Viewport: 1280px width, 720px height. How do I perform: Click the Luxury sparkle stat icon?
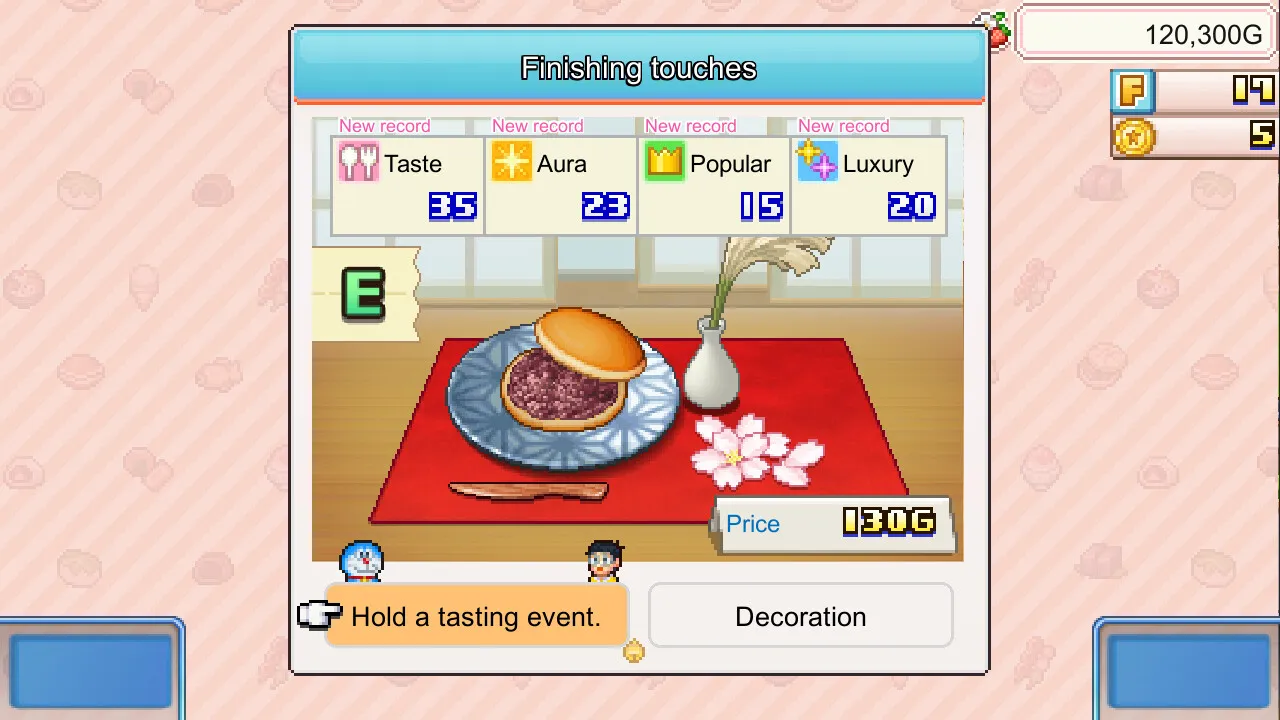point(818,163)
